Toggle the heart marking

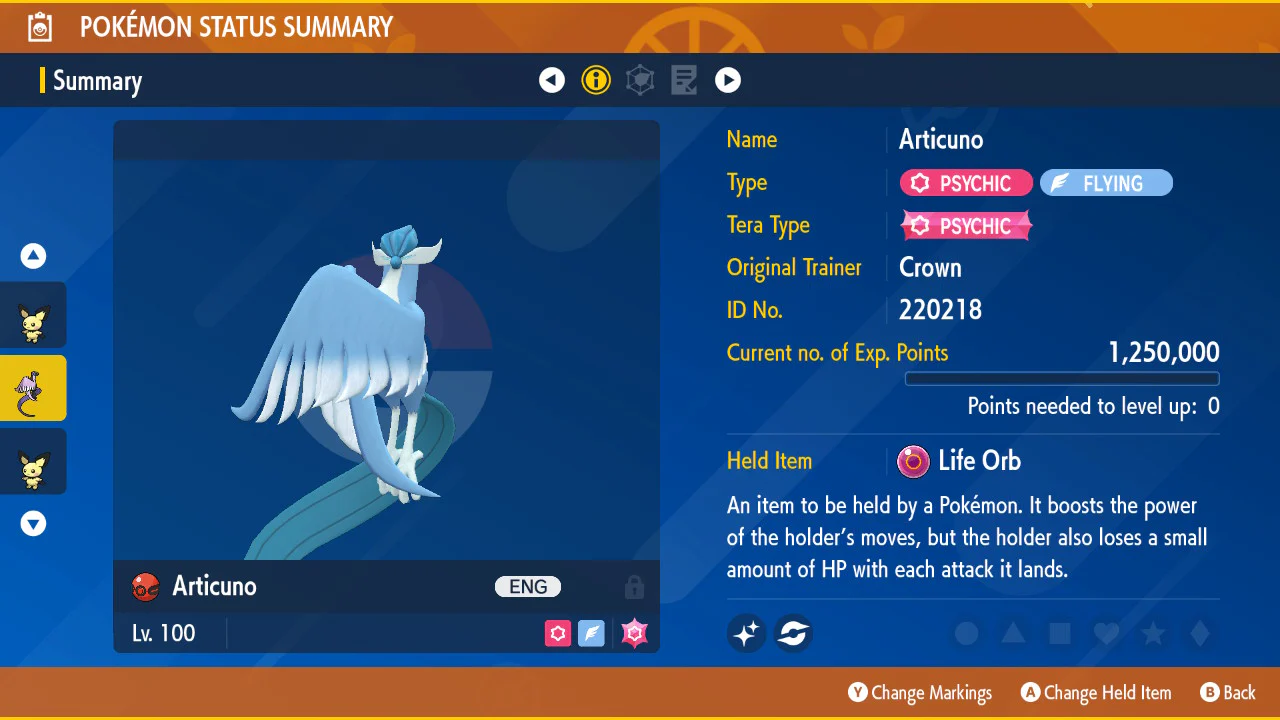click(1106, 633)
